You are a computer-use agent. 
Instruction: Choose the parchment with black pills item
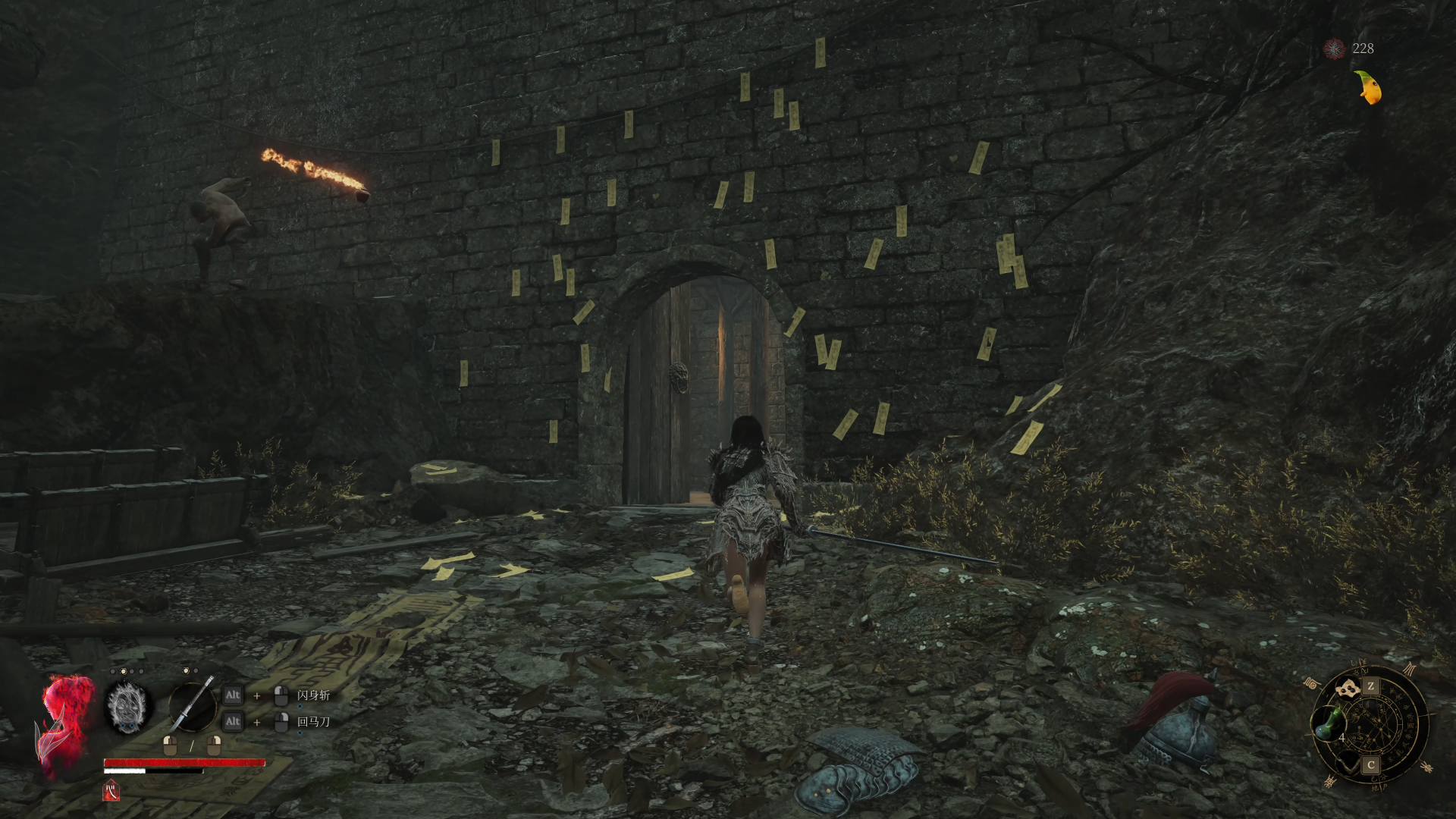pyautogui.click(x=1348, y=689)
